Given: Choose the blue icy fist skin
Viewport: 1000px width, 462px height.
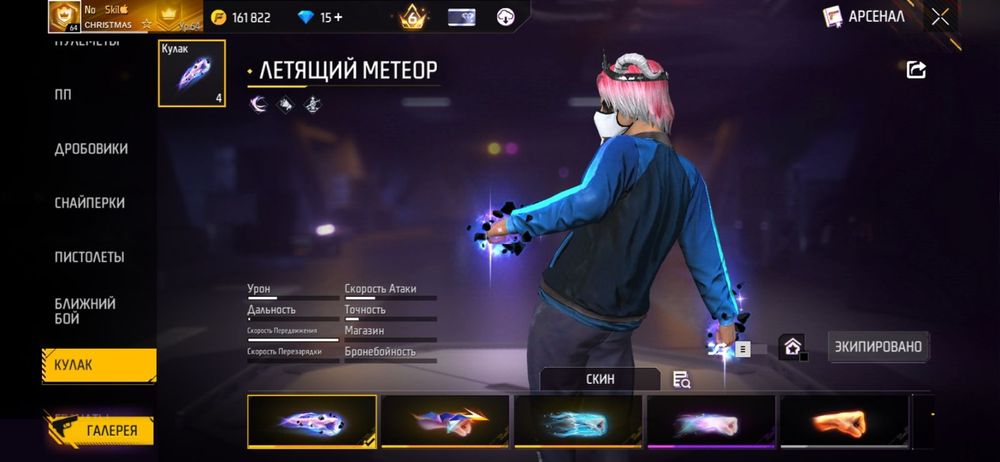Looking at the screenshot, I should coord(578,422).
